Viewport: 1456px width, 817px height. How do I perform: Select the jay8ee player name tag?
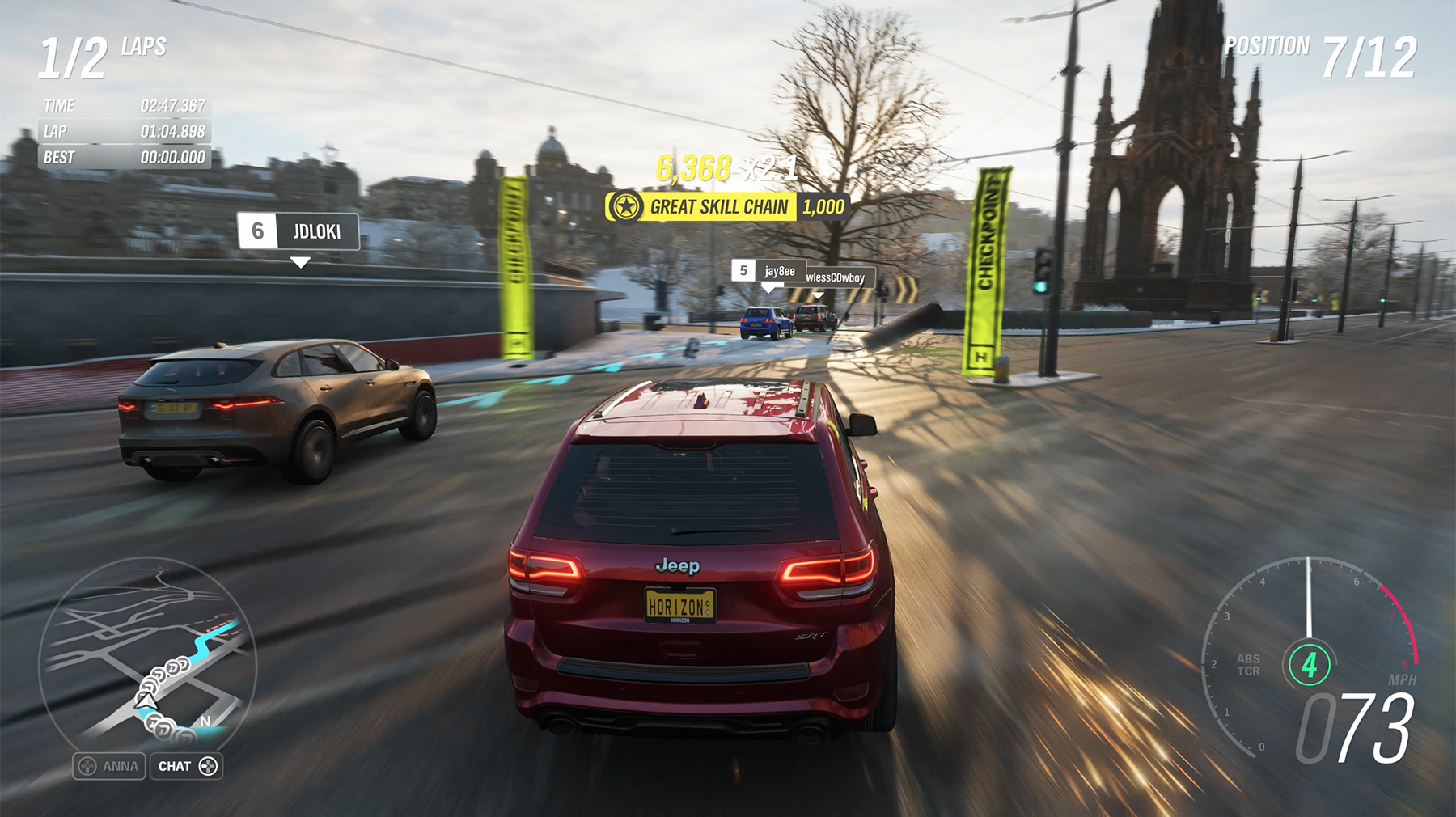click(768, 271)
